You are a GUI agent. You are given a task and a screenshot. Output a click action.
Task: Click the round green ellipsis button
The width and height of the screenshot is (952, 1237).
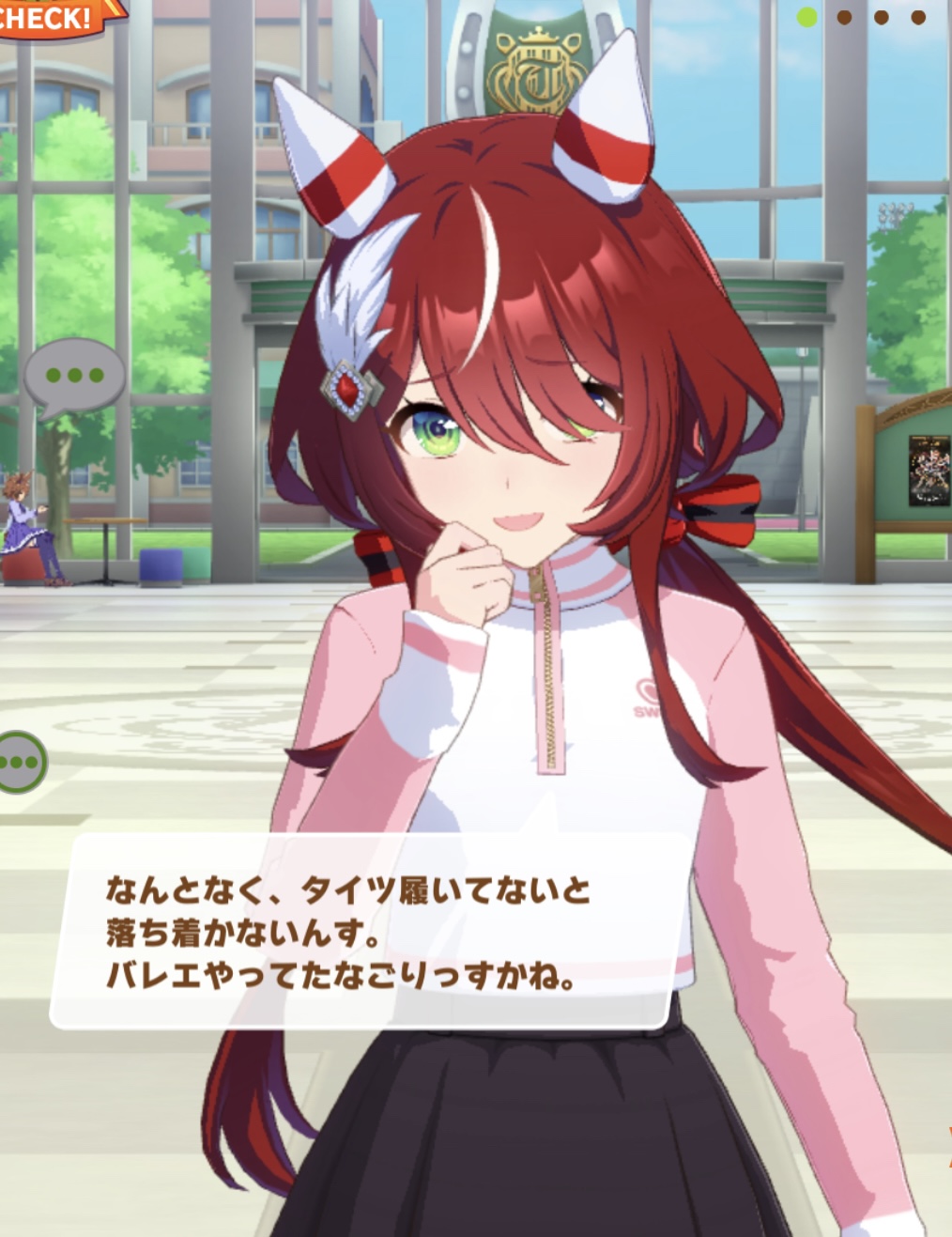point(21,762)
